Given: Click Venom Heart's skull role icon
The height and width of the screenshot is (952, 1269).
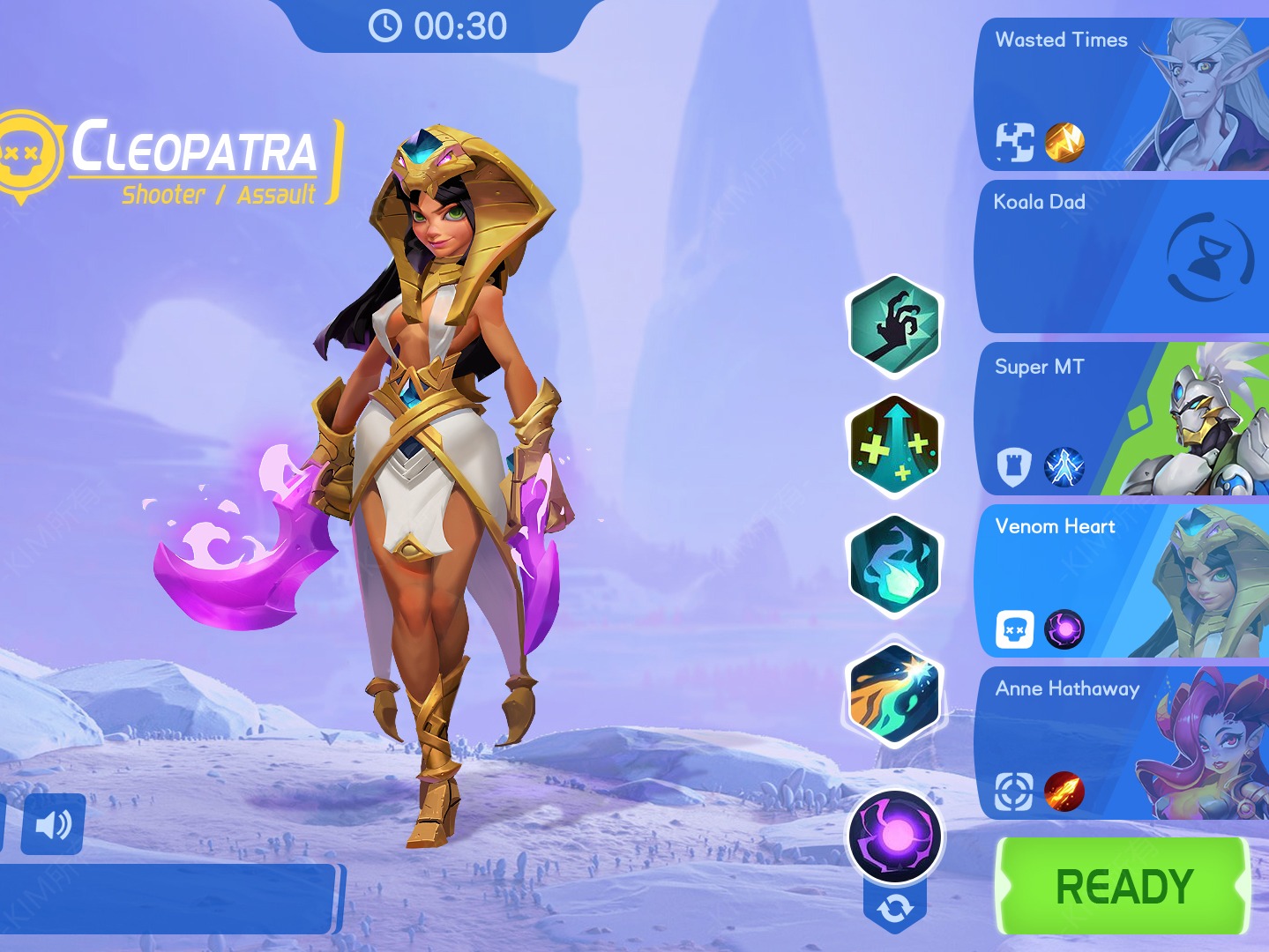Looking at the screenshot, I should click(1016, 628).
